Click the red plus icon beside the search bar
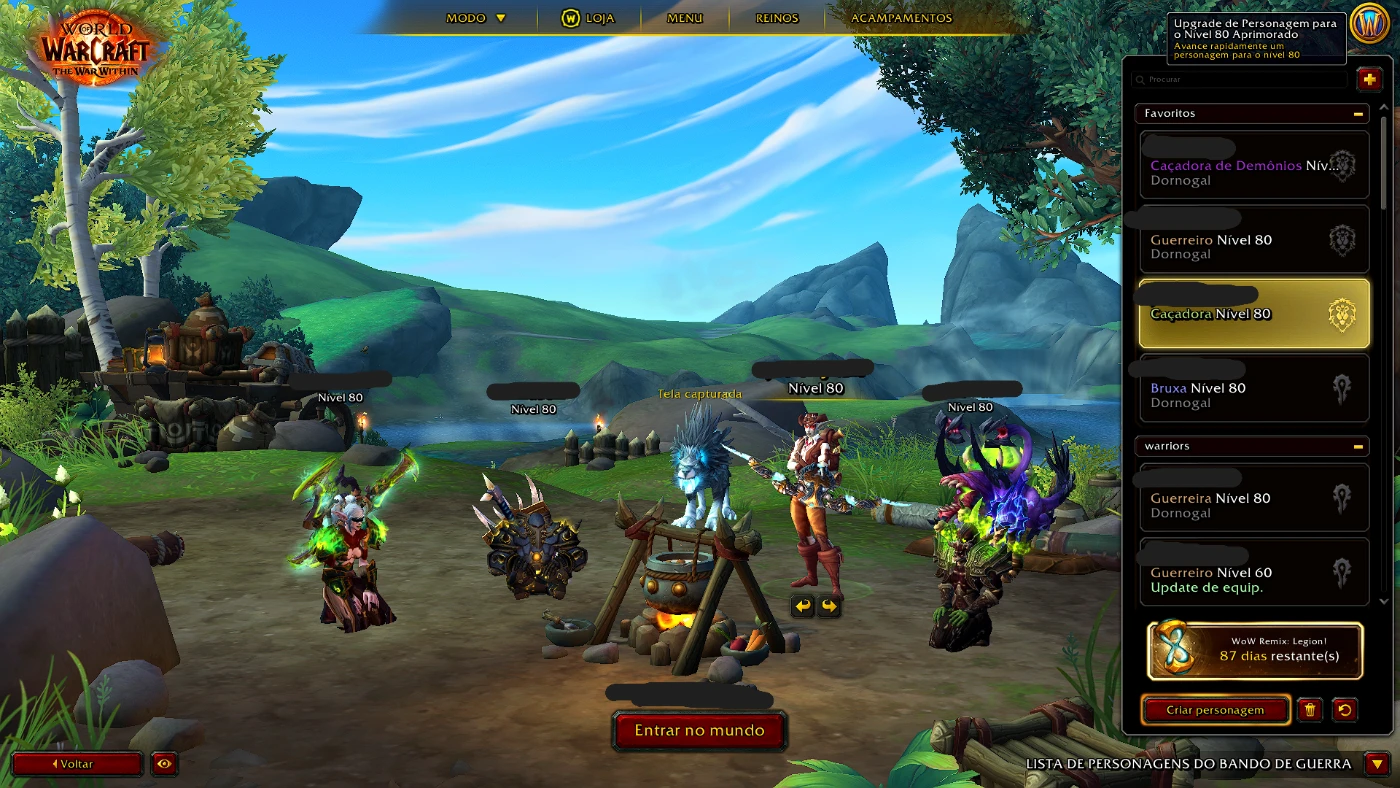This screenshot has width=1400, height=788. [x=1369, y=78]
